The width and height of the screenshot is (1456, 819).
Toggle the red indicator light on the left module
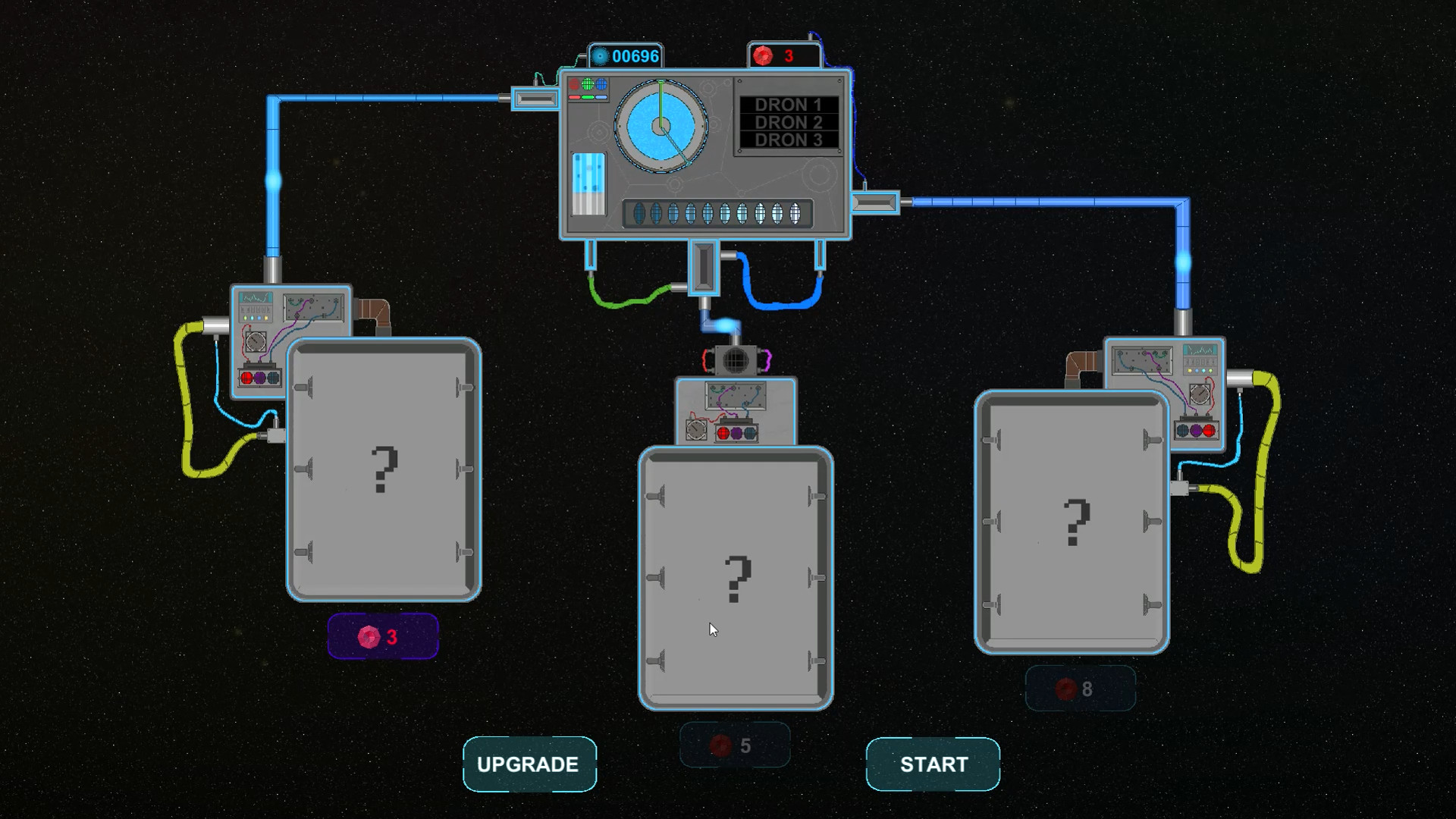tap(246, 378)
